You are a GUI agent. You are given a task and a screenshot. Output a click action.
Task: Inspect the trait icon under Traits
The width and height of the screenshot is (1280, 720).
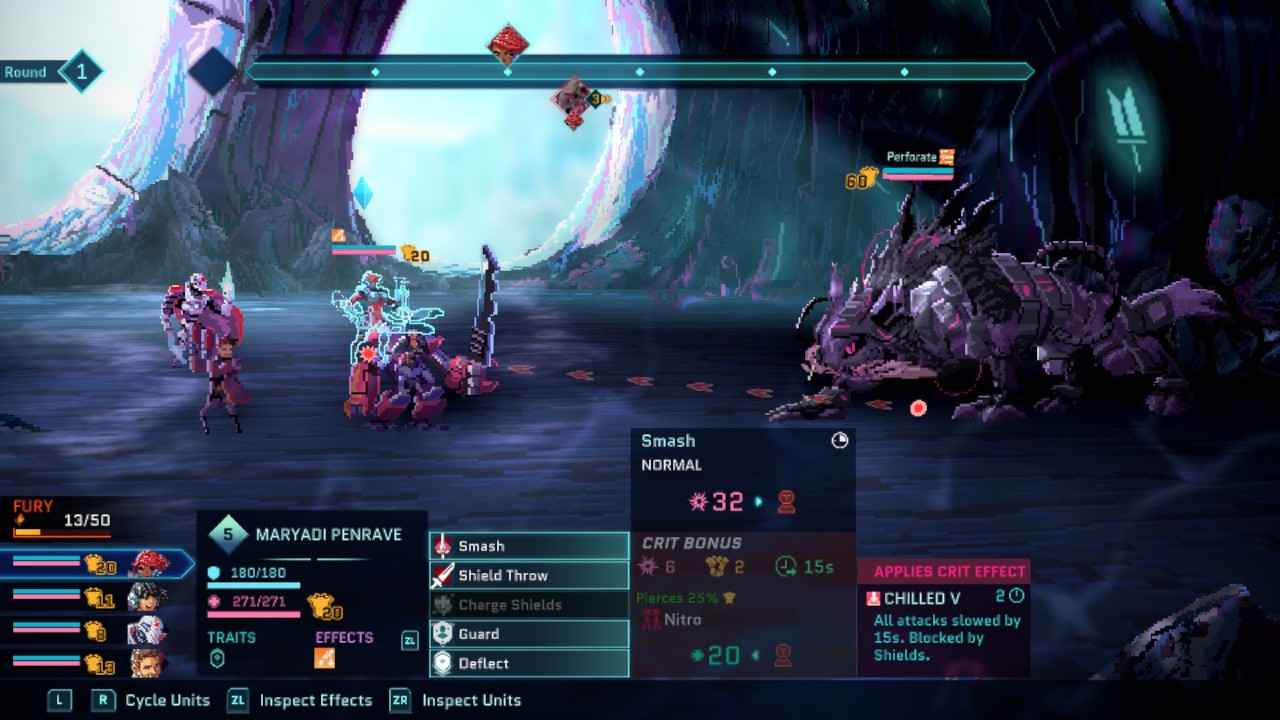pos(217,658)
